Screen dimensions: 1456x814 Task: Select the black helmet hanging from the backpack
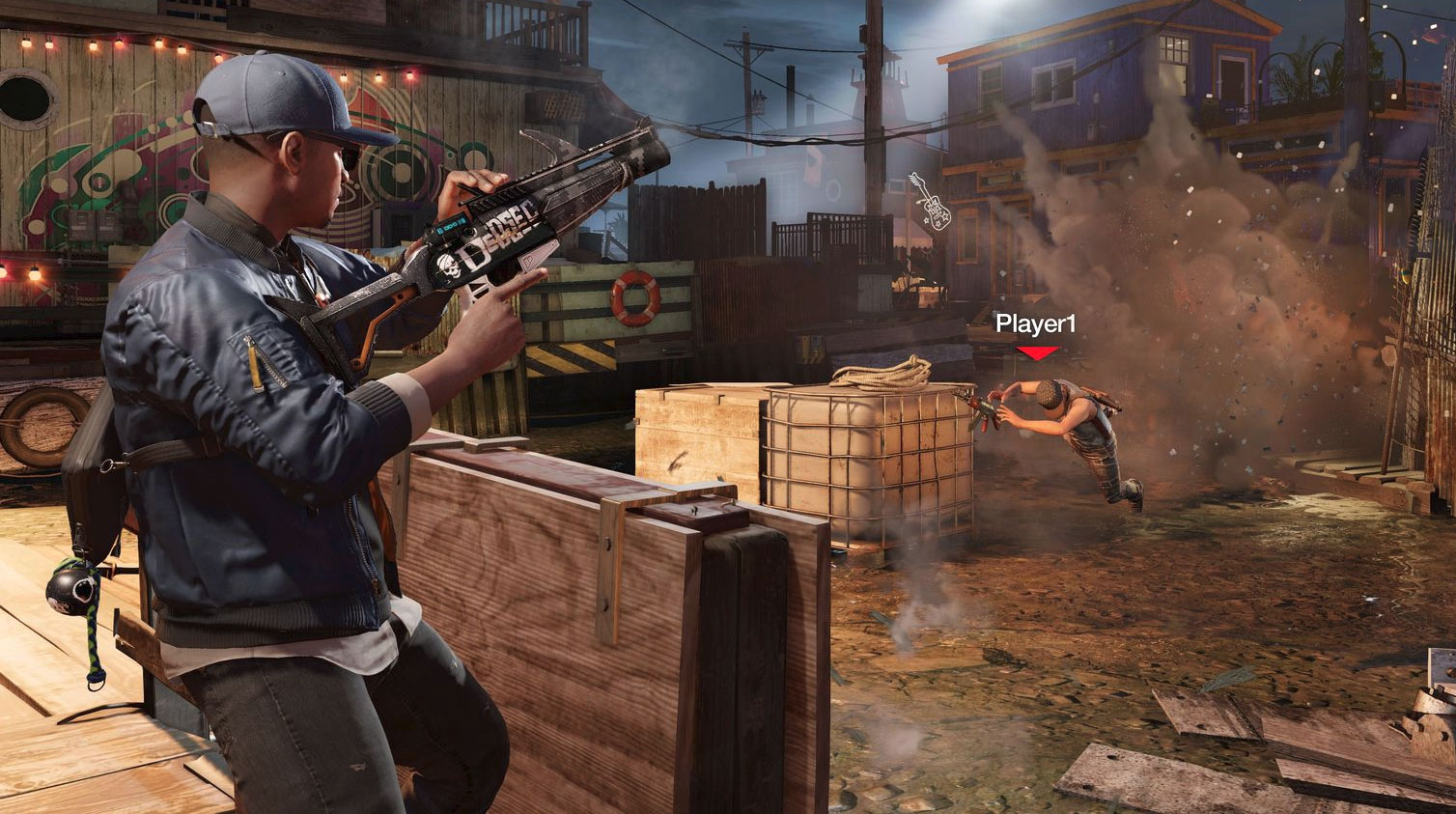coord(69,593)
